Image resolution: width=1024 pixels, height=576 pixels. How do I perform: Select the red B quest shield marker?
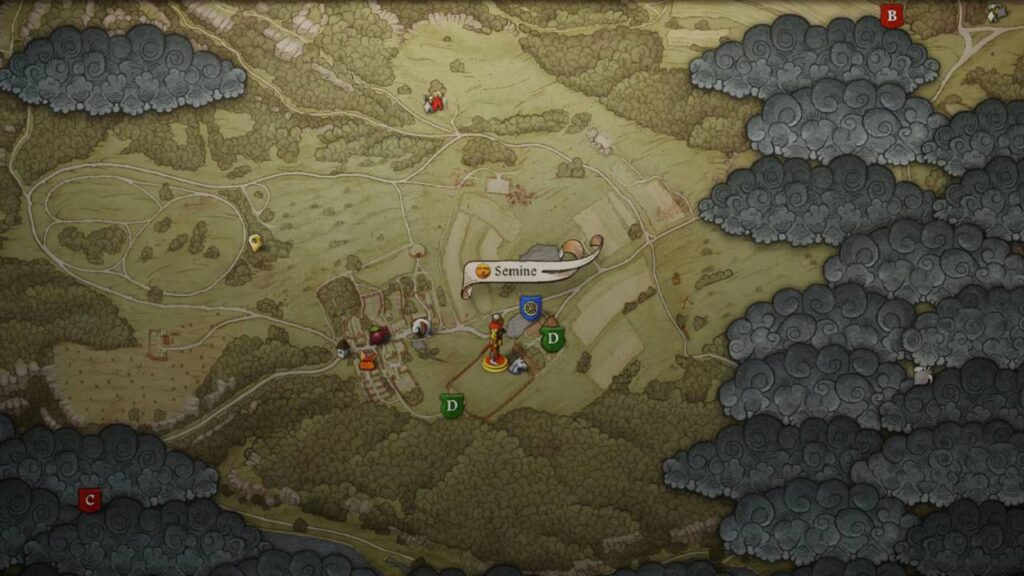click(x=891, y=16)
